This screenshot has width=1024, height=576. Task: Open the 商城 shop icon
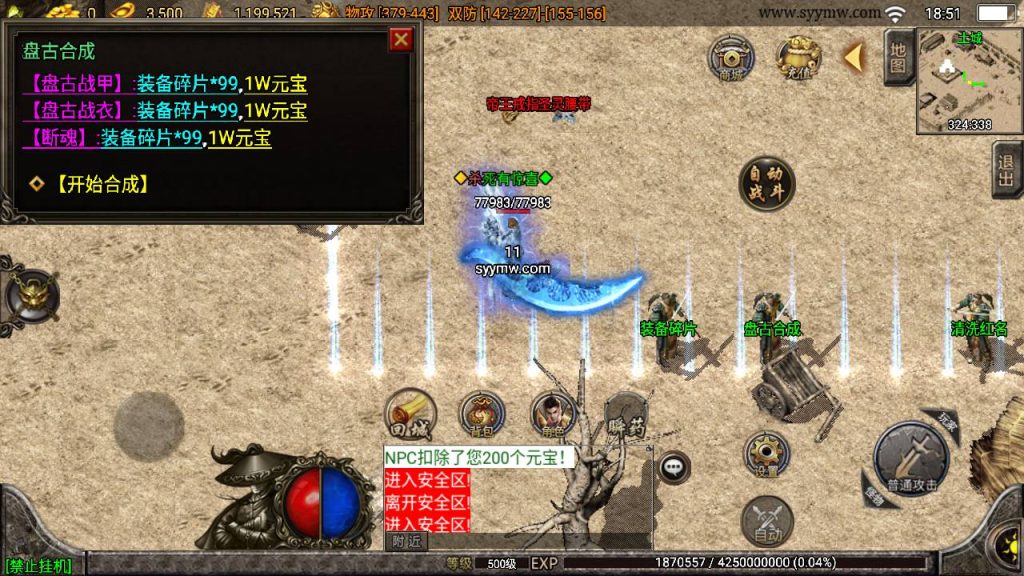pyautogui.click(x=731, y=57)
